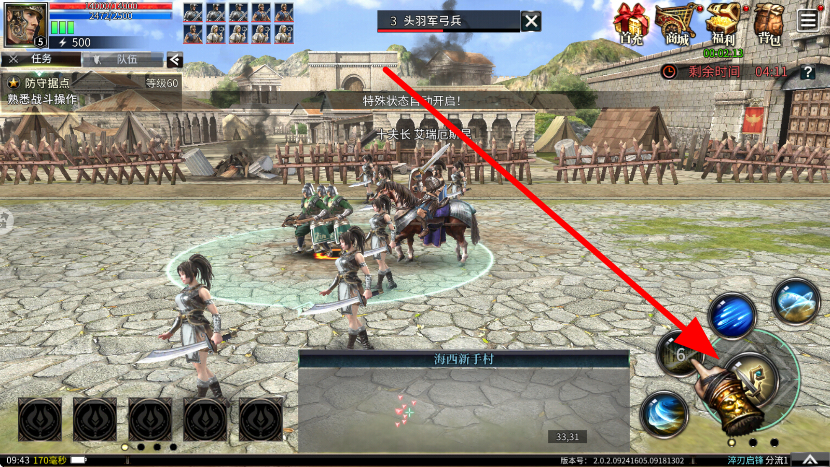Screen dimensions: 830x467
Task: Open the 首充 gift box icon
Action: click(x=631, y=25)
